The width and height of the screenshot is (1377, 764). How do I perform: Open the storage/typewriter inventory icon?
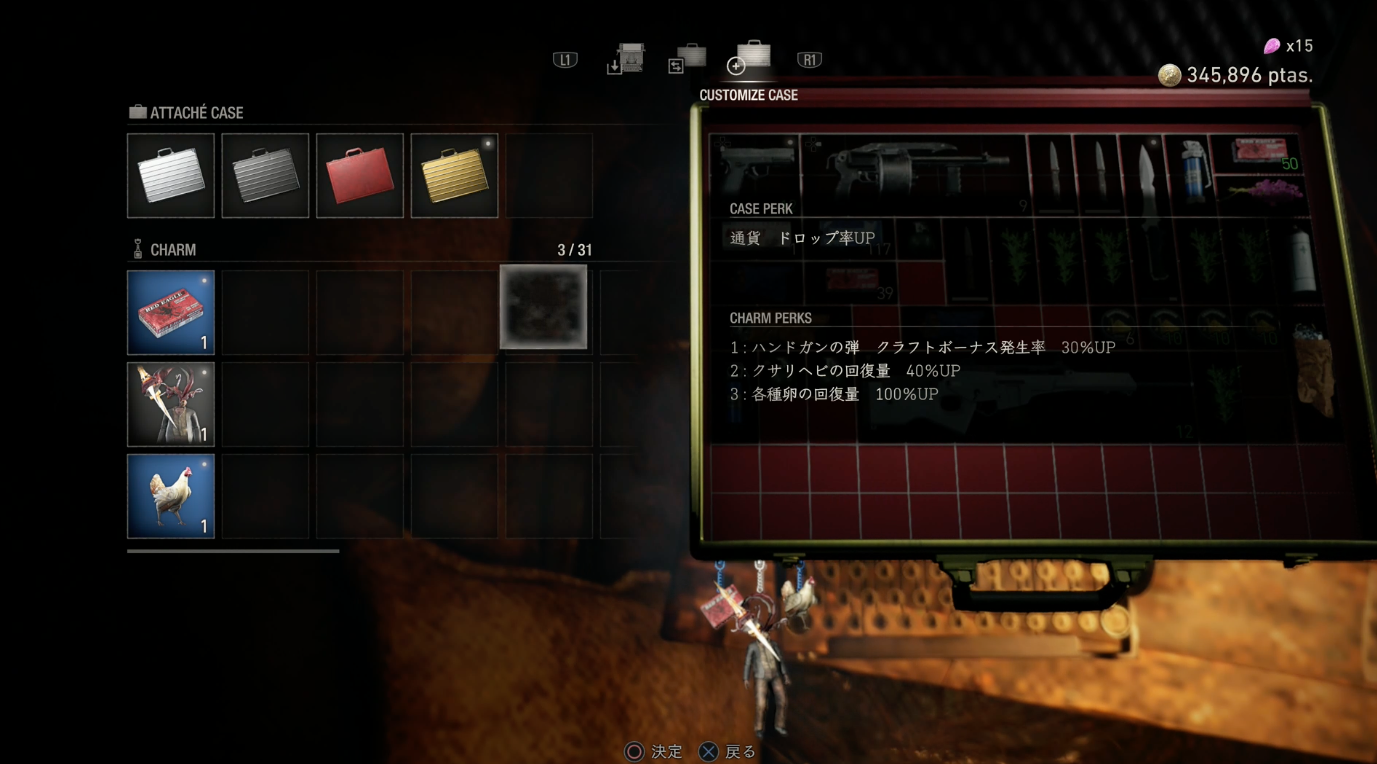[624, 58]
